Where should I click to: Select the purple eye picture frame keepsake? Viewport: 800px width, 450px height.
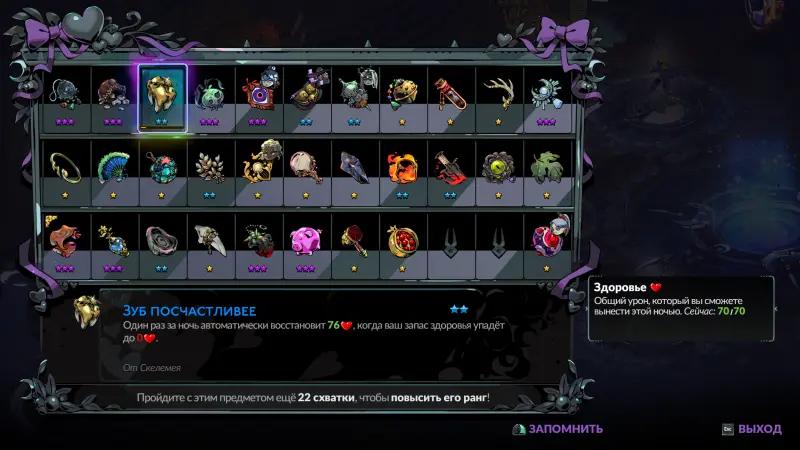click(x=258, y=93)
